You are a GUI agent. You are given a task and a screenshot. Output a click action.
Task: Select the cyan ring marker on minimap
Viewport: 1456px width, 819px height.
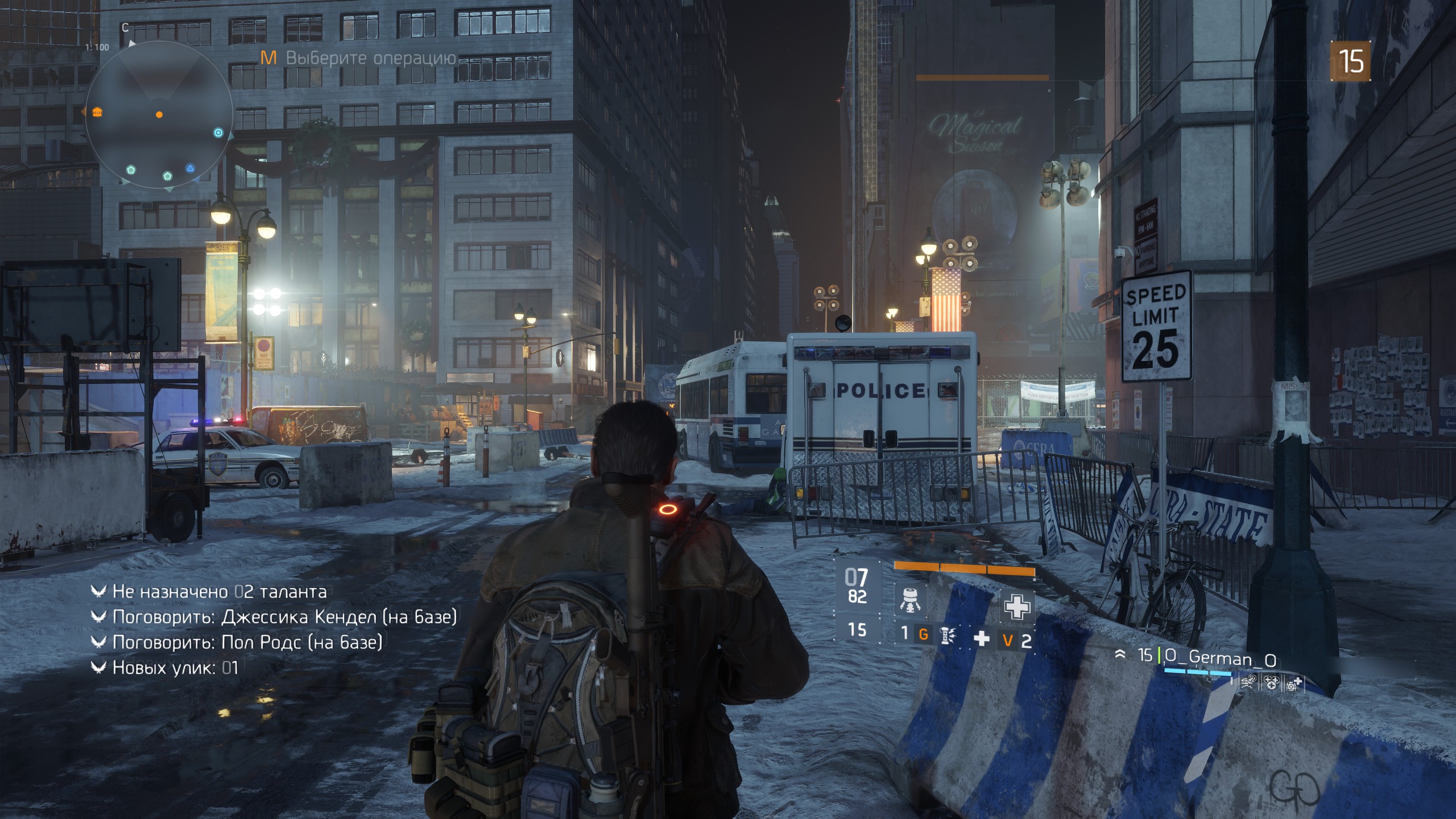pos(218,133)
